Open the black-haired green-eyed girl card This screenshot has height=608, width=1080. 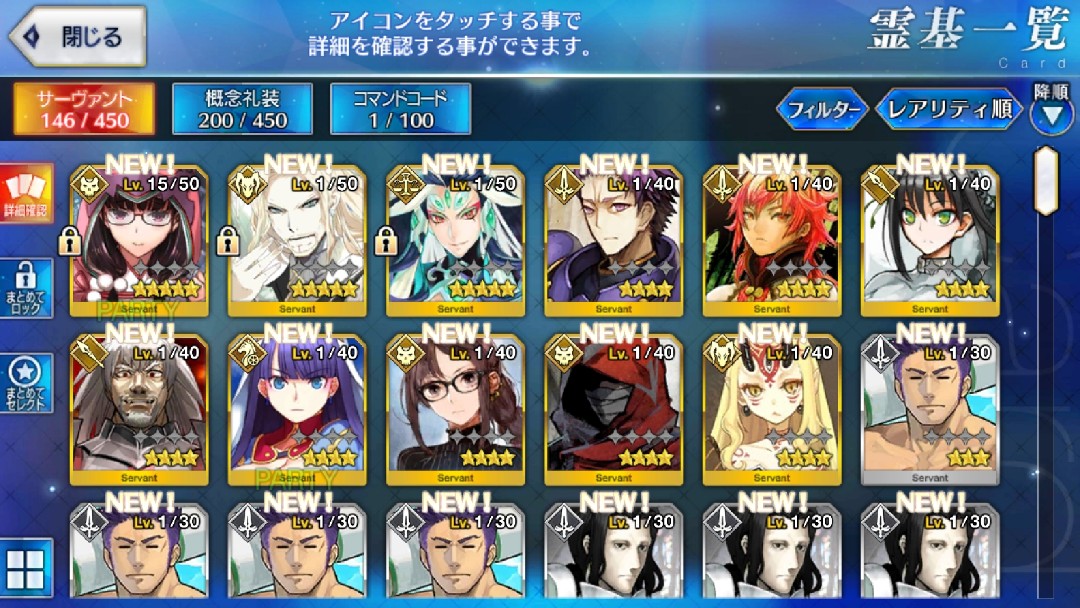pos(930,240)
